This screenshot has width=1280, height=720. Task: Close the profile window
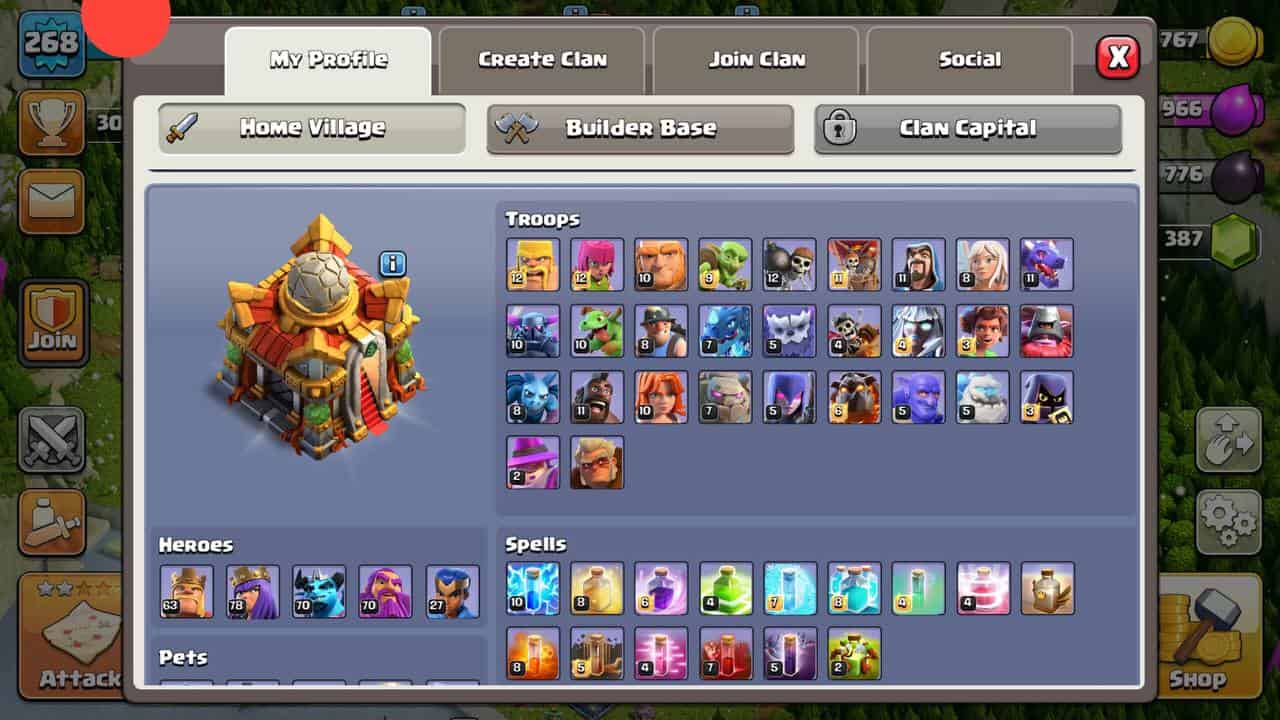click(1117, 59)
